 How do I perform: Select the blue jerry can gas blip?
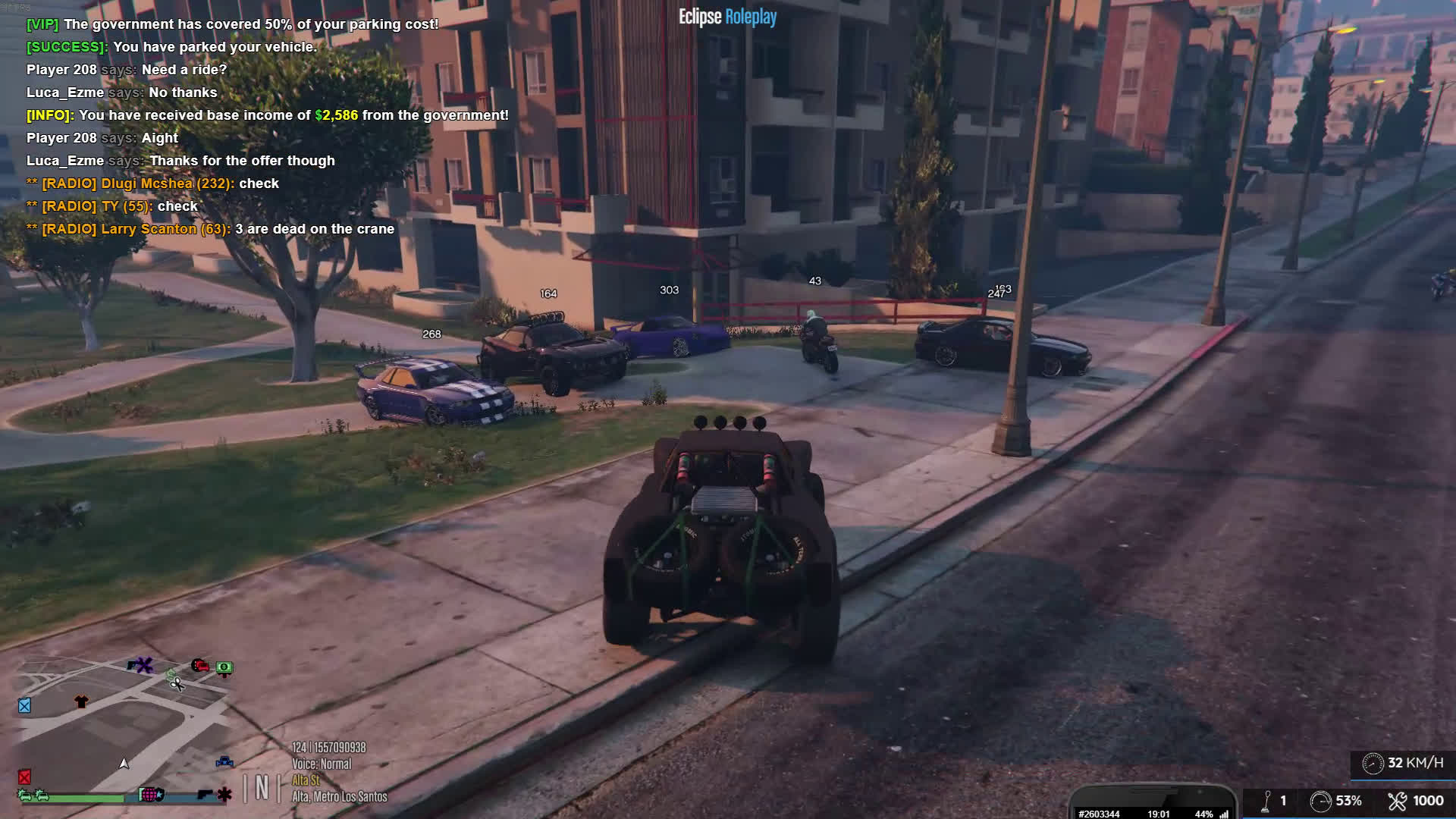25,706
